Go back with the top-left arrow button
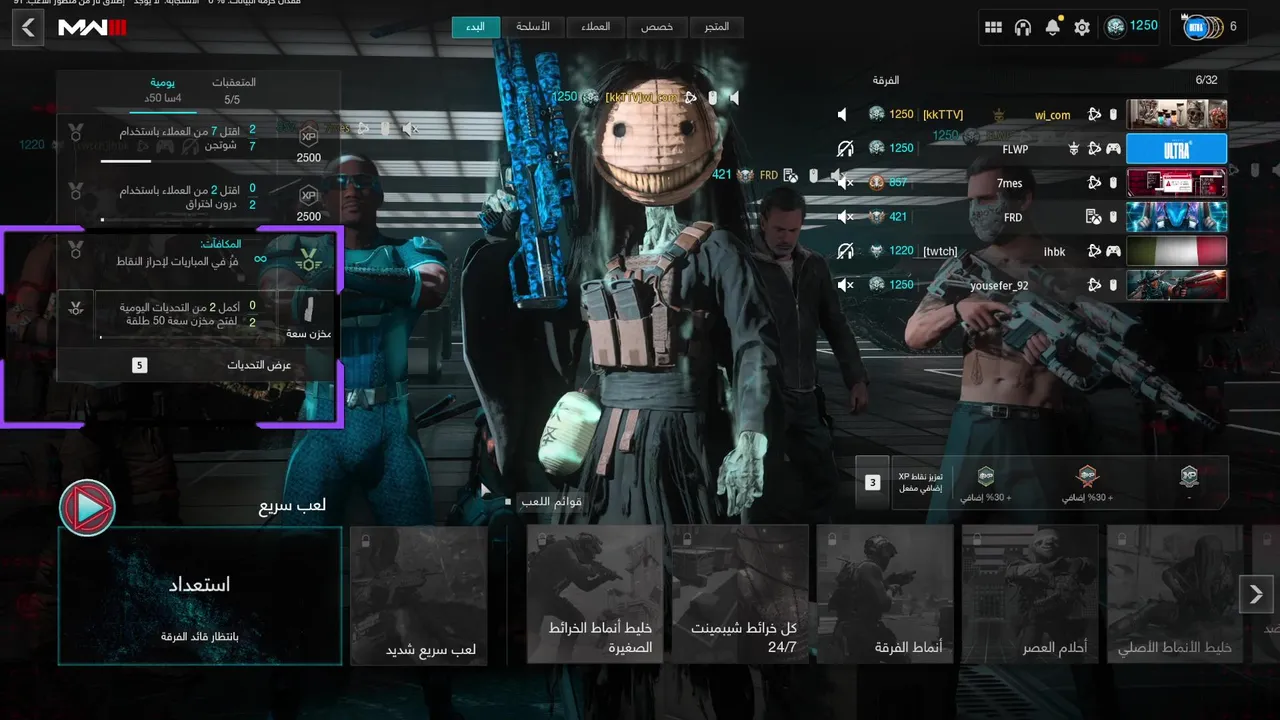Screen dimensions: 1280x720 tap(28, 27)
